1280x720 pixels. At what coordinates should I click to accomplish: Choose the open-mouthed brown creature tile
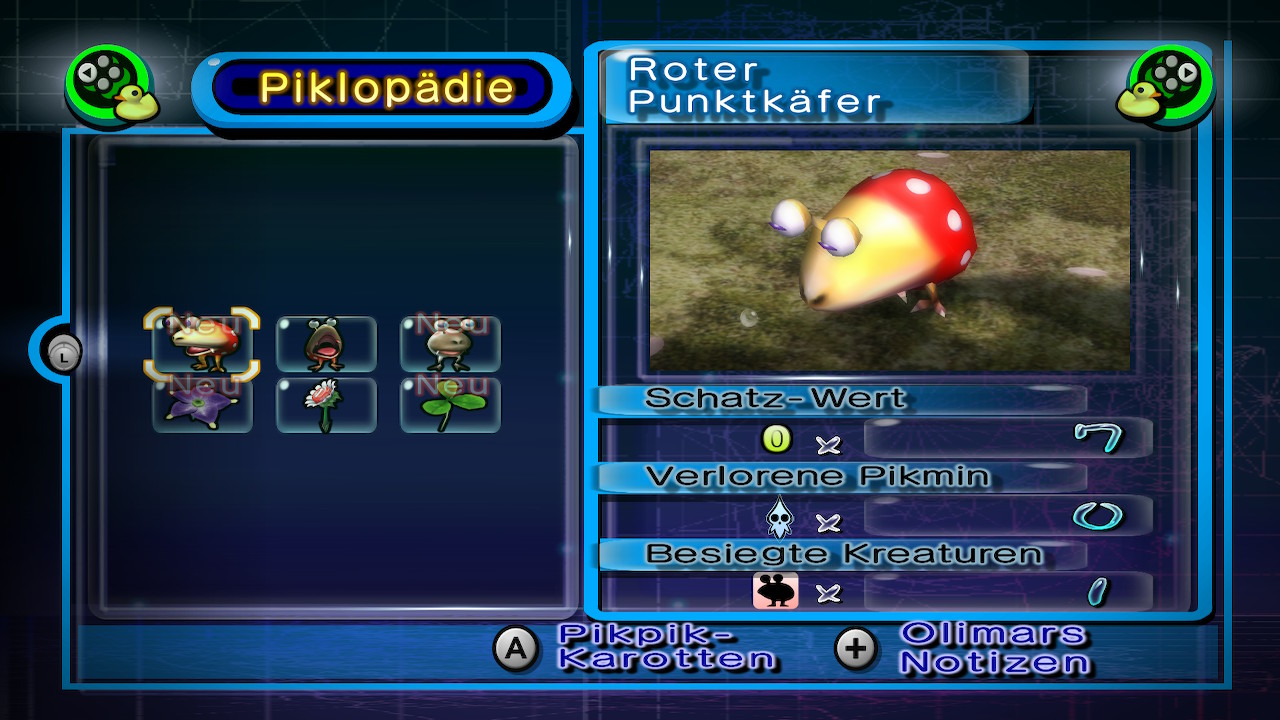tap(326, 344)
